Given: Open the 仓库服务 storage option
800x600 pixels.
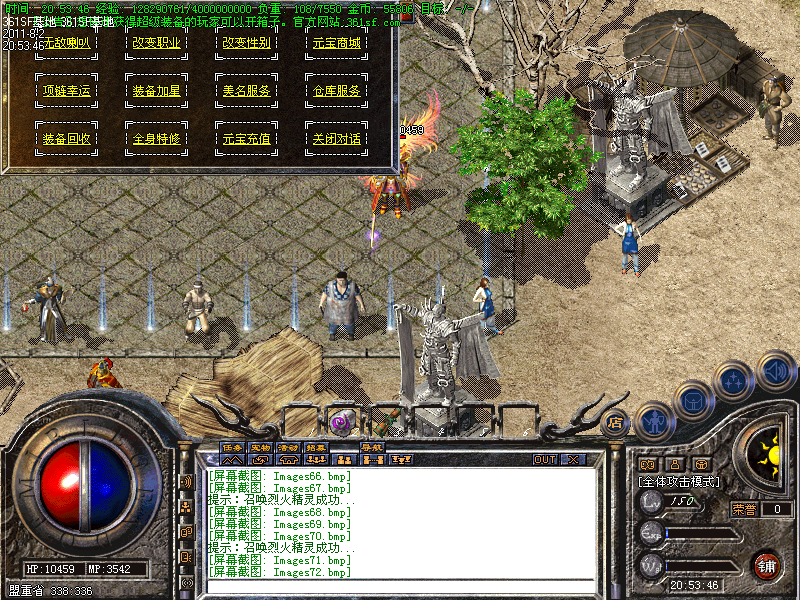Looking at the screenshot, I should 336,91.
